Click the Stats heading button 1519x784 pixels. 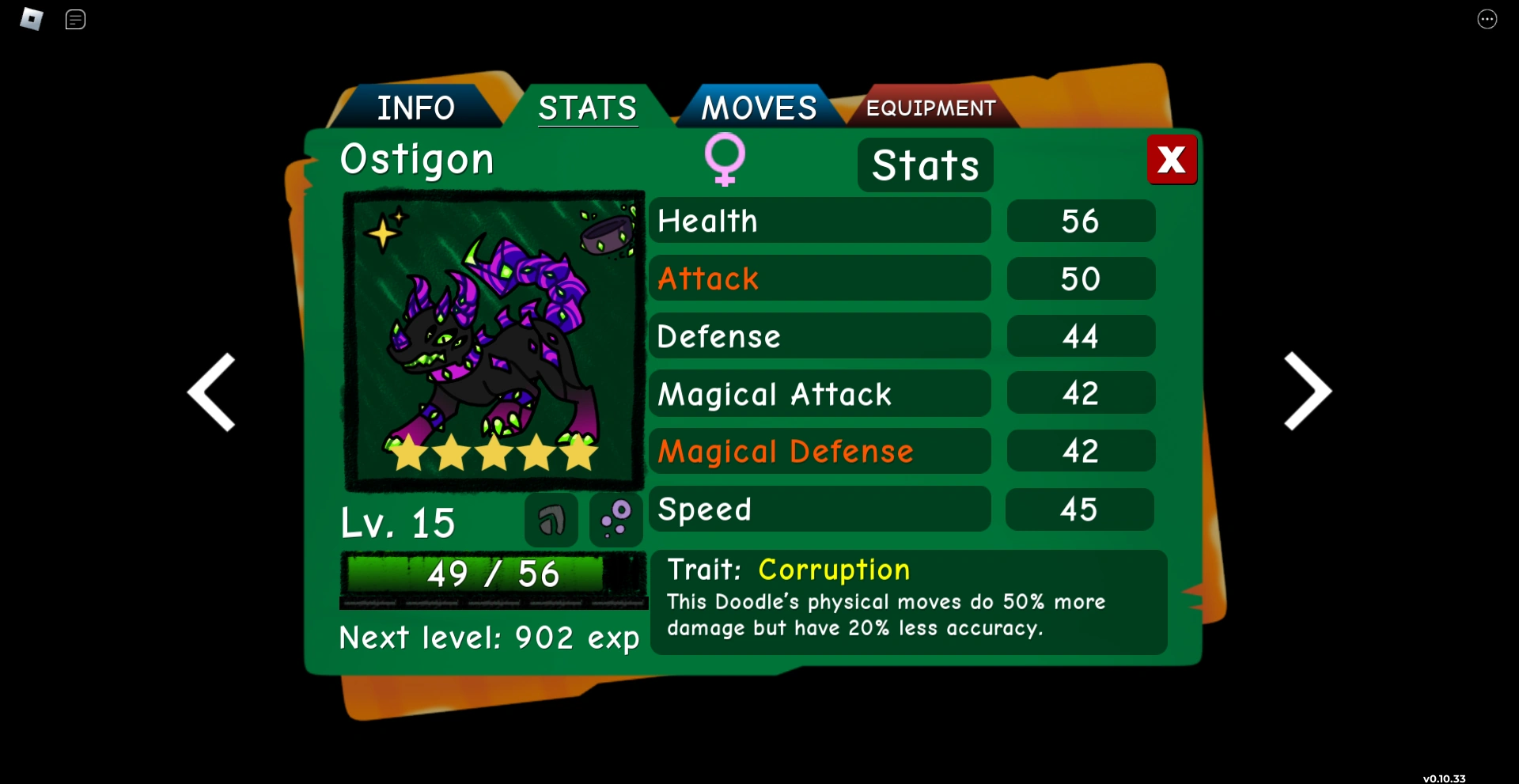click(x=924, y=165)
